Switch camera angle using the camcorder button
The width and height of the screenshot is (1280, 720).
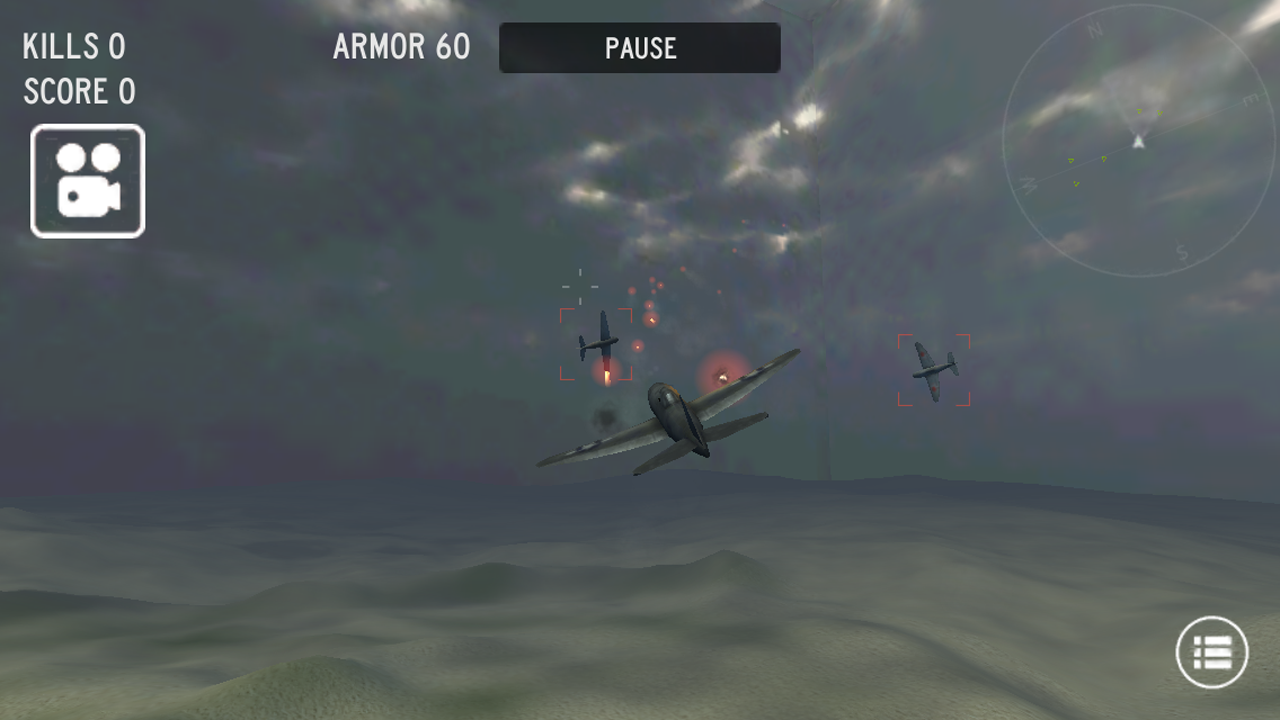[x=86, y=180]
